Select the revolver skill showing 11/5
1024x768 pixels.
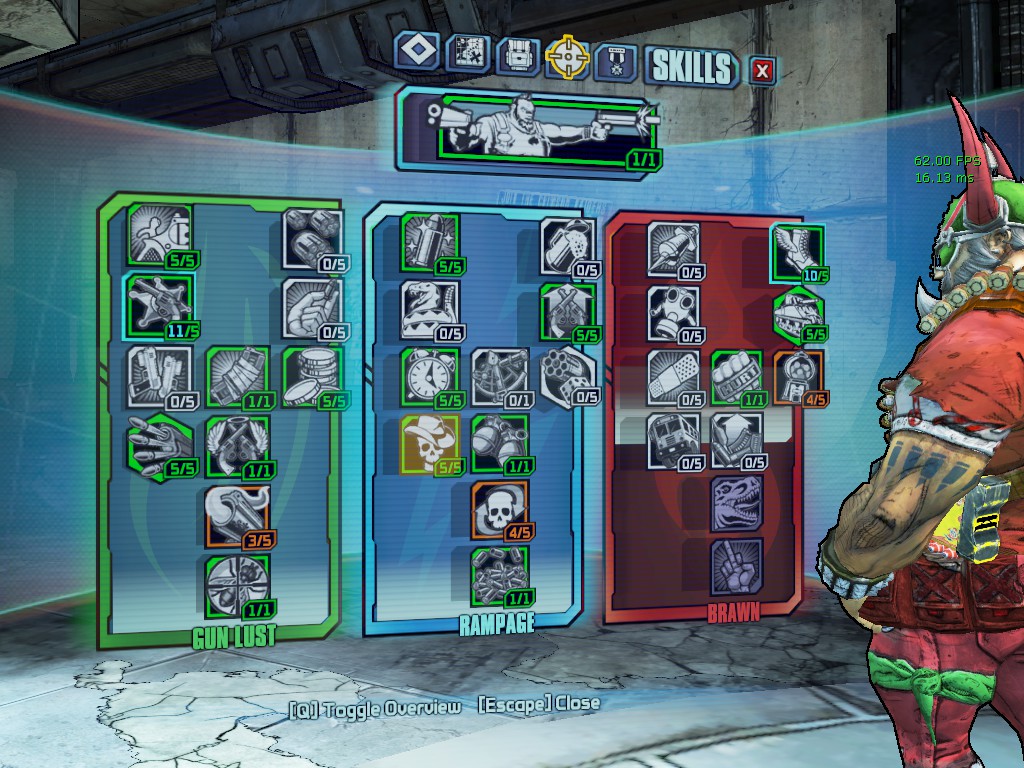[x=158, y=301]
